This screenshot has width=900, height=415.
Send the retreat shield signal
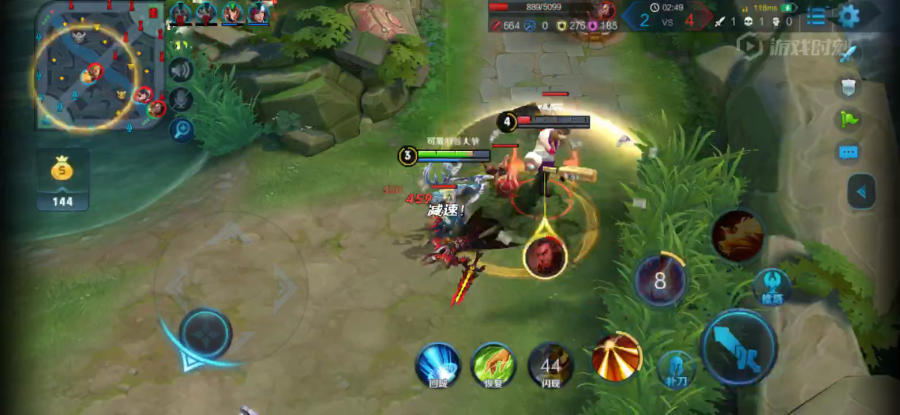[x=849, y=87]
